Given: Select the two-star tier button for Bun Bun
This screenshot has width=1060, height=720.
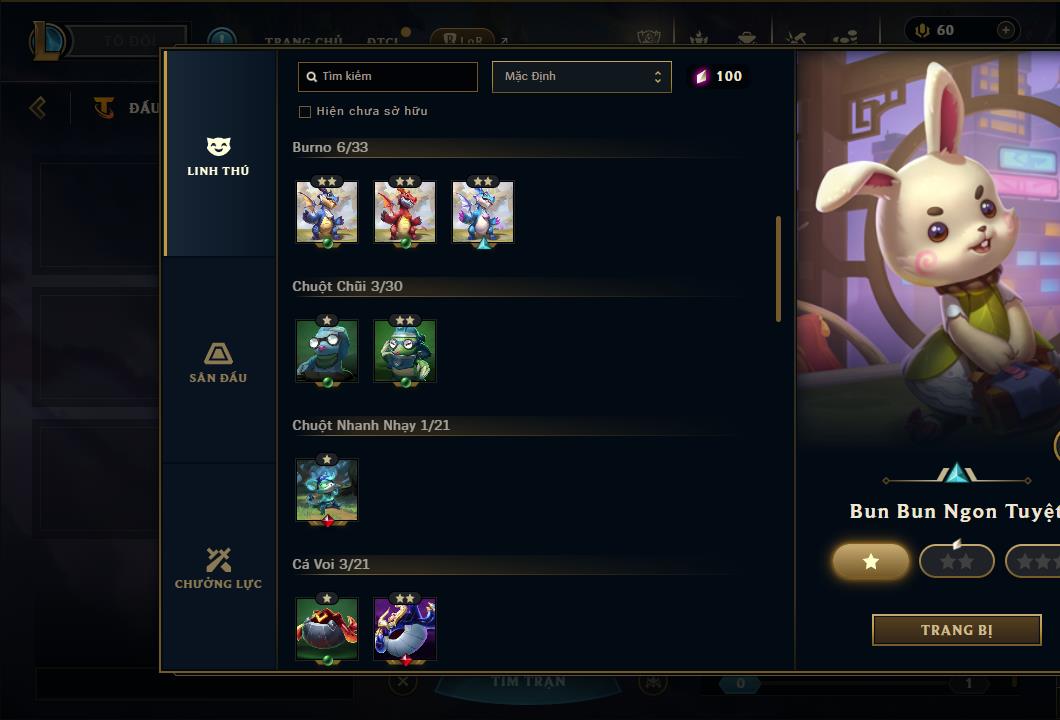Looking at the screenshot, I should pyautogui.click(x=957, y=561).
